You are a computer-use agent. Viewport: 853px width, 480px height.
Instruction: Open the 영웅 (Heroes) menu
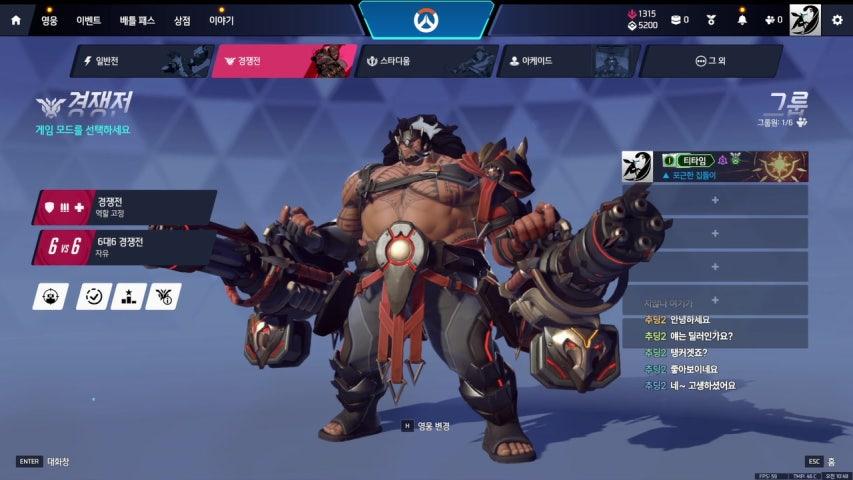[x=49, y=20]
